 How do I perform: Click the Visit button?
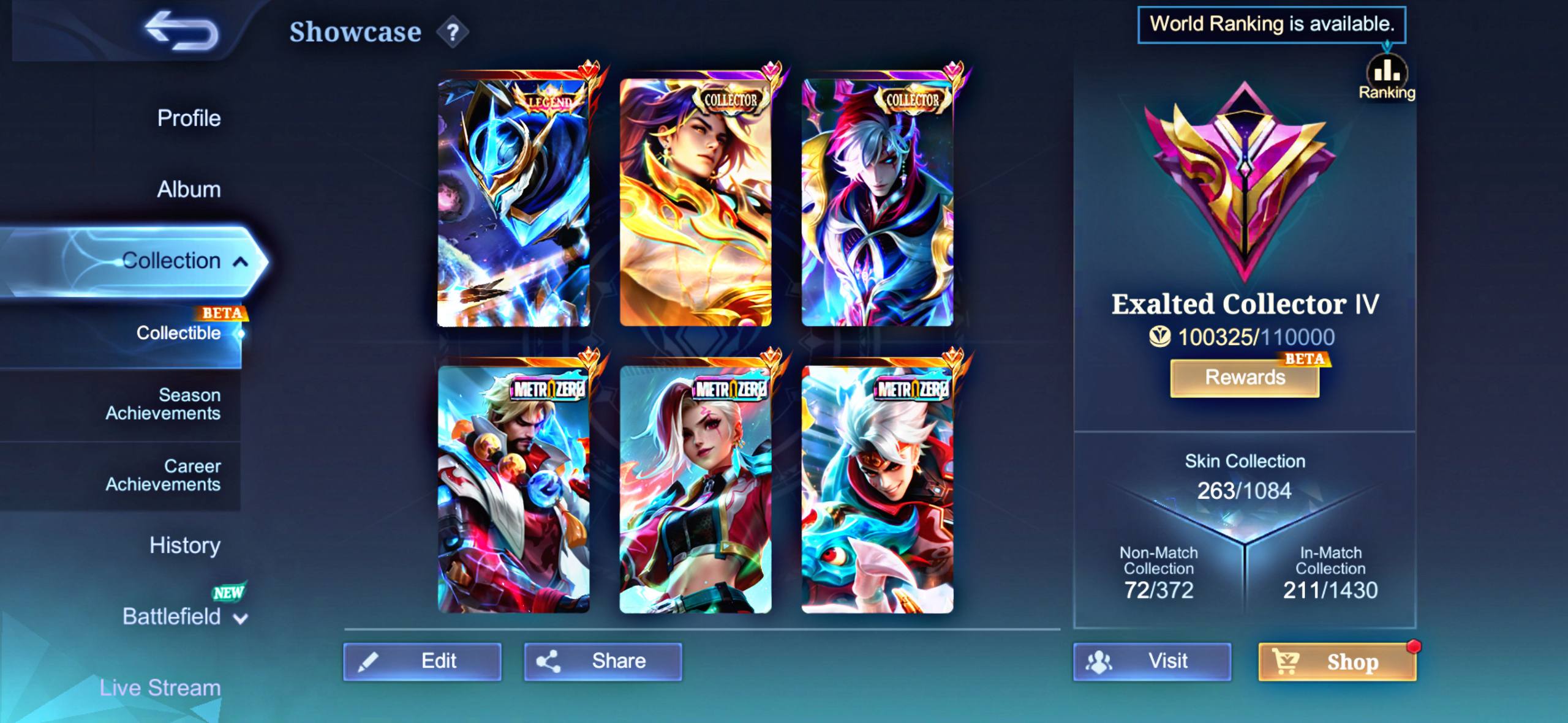1151,661
